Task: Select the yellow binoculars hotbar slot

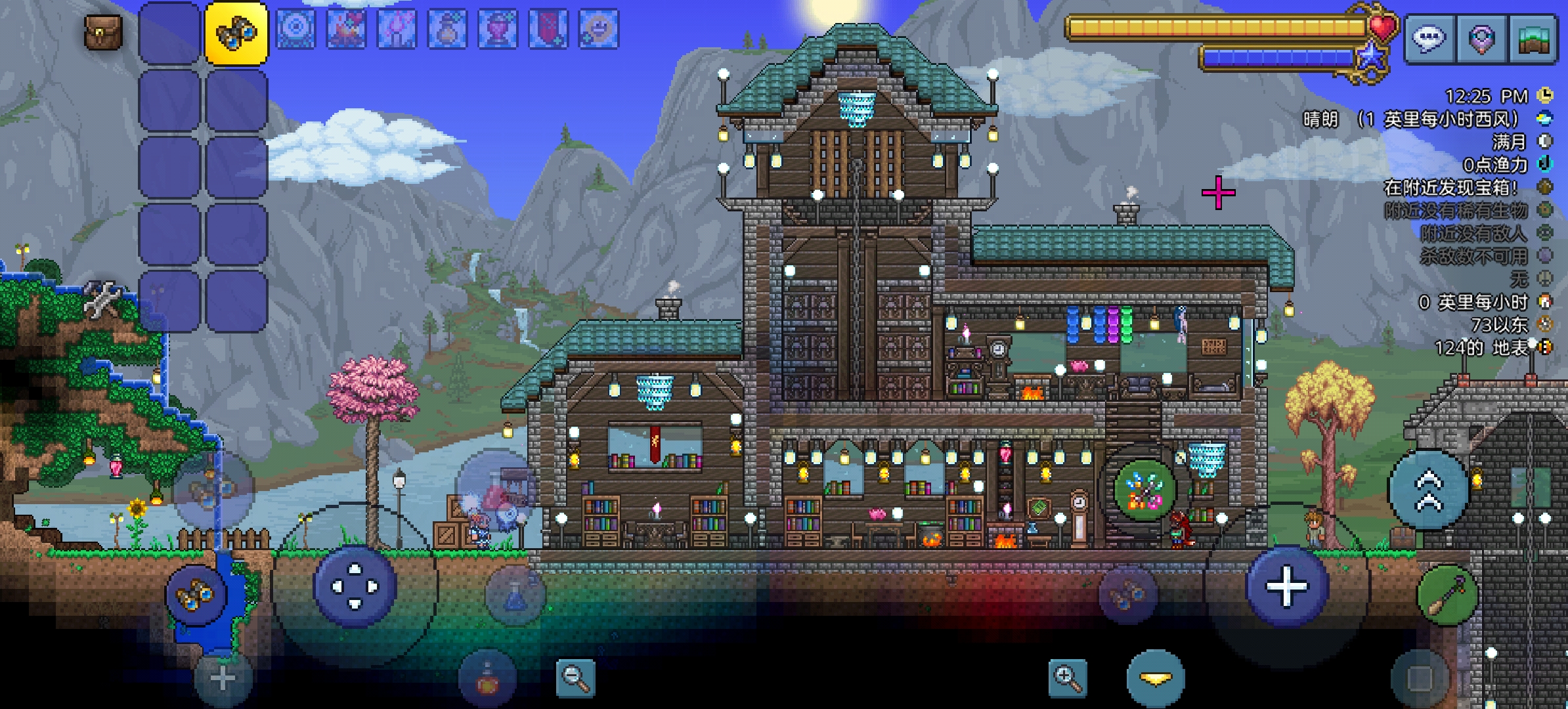Action: coord(236,33)
